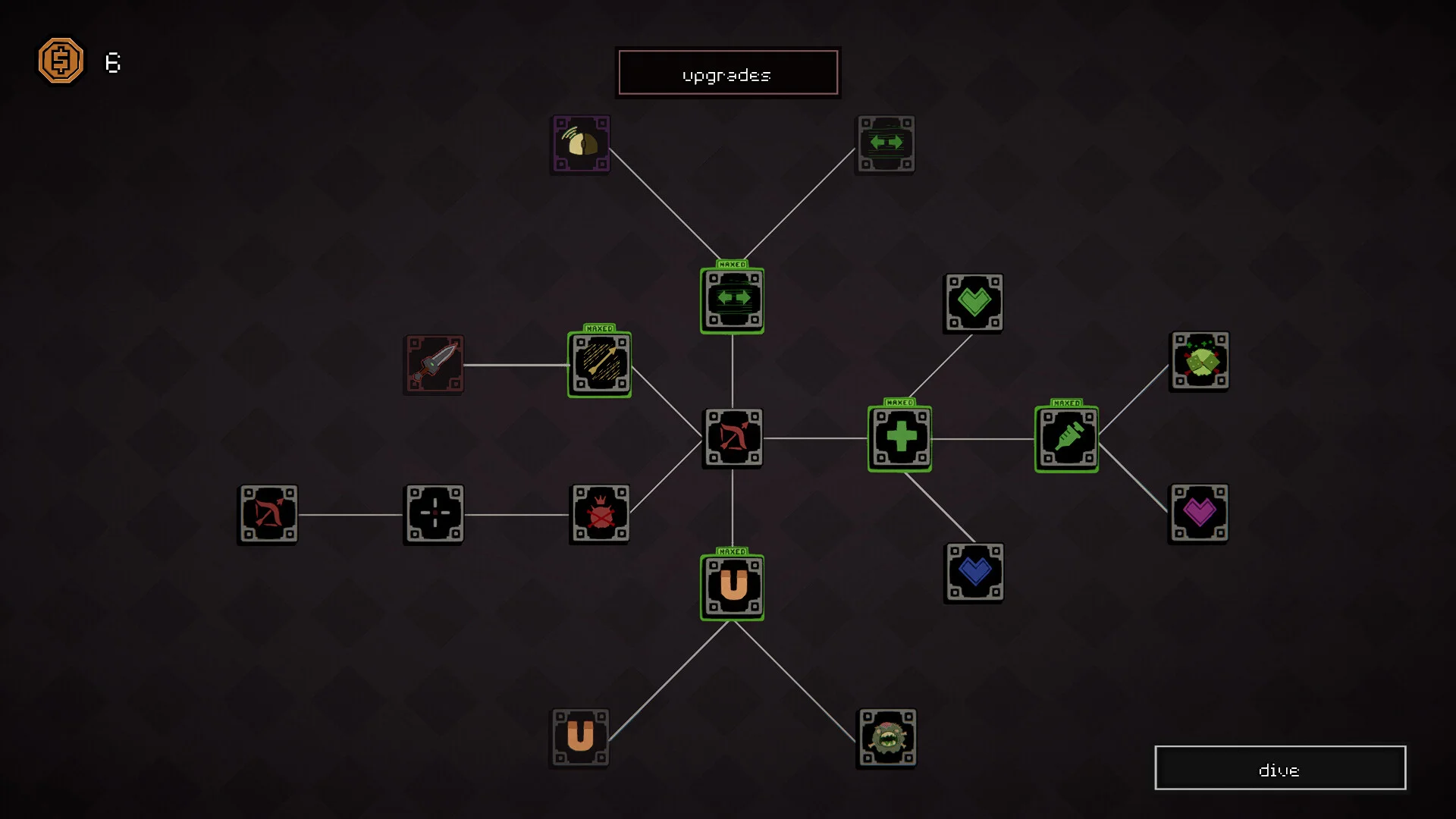
Task: Select the maxed magnet upgrade
Action: (x=732, y=587)
